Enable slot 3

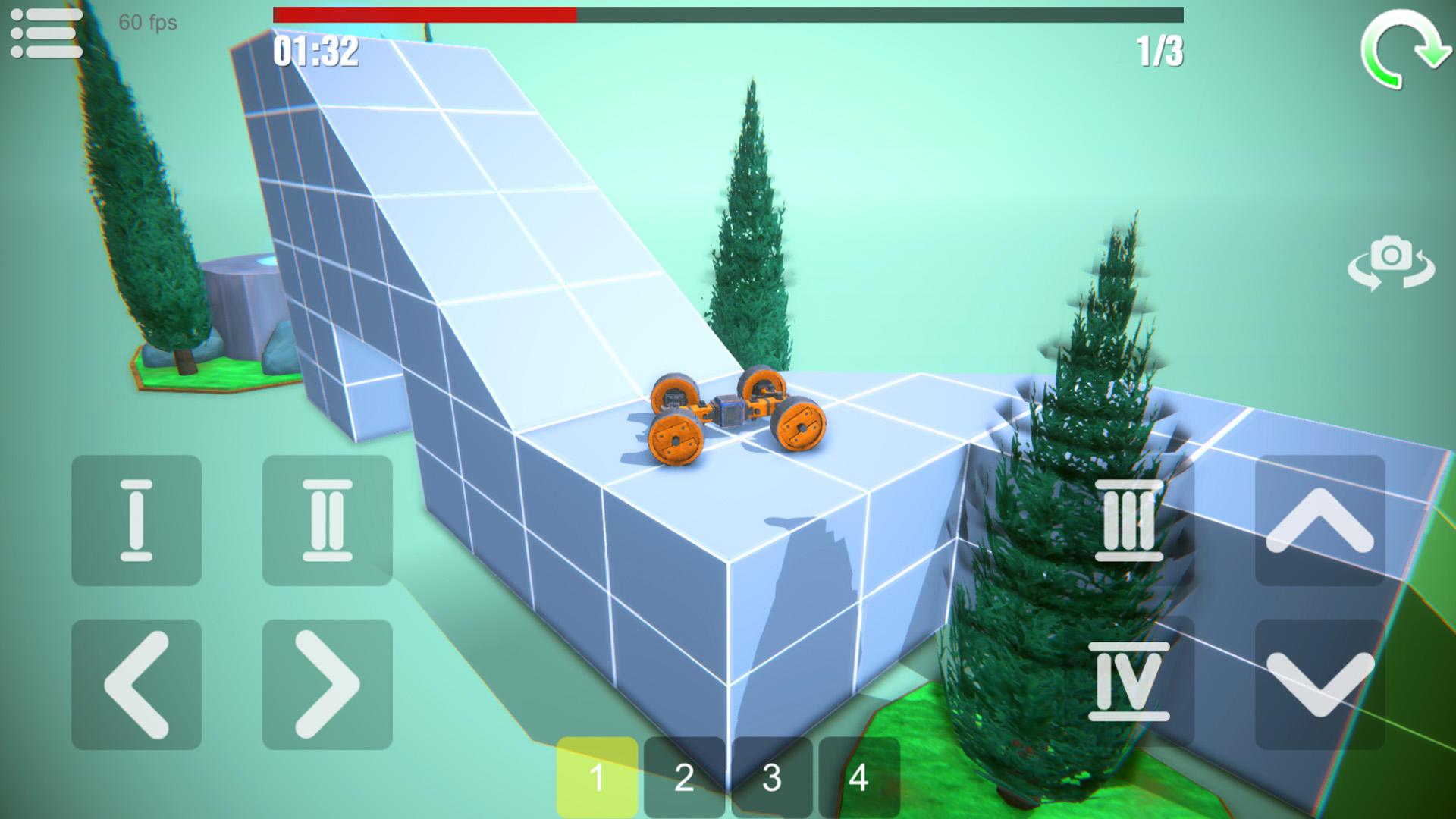coord(772,775)
